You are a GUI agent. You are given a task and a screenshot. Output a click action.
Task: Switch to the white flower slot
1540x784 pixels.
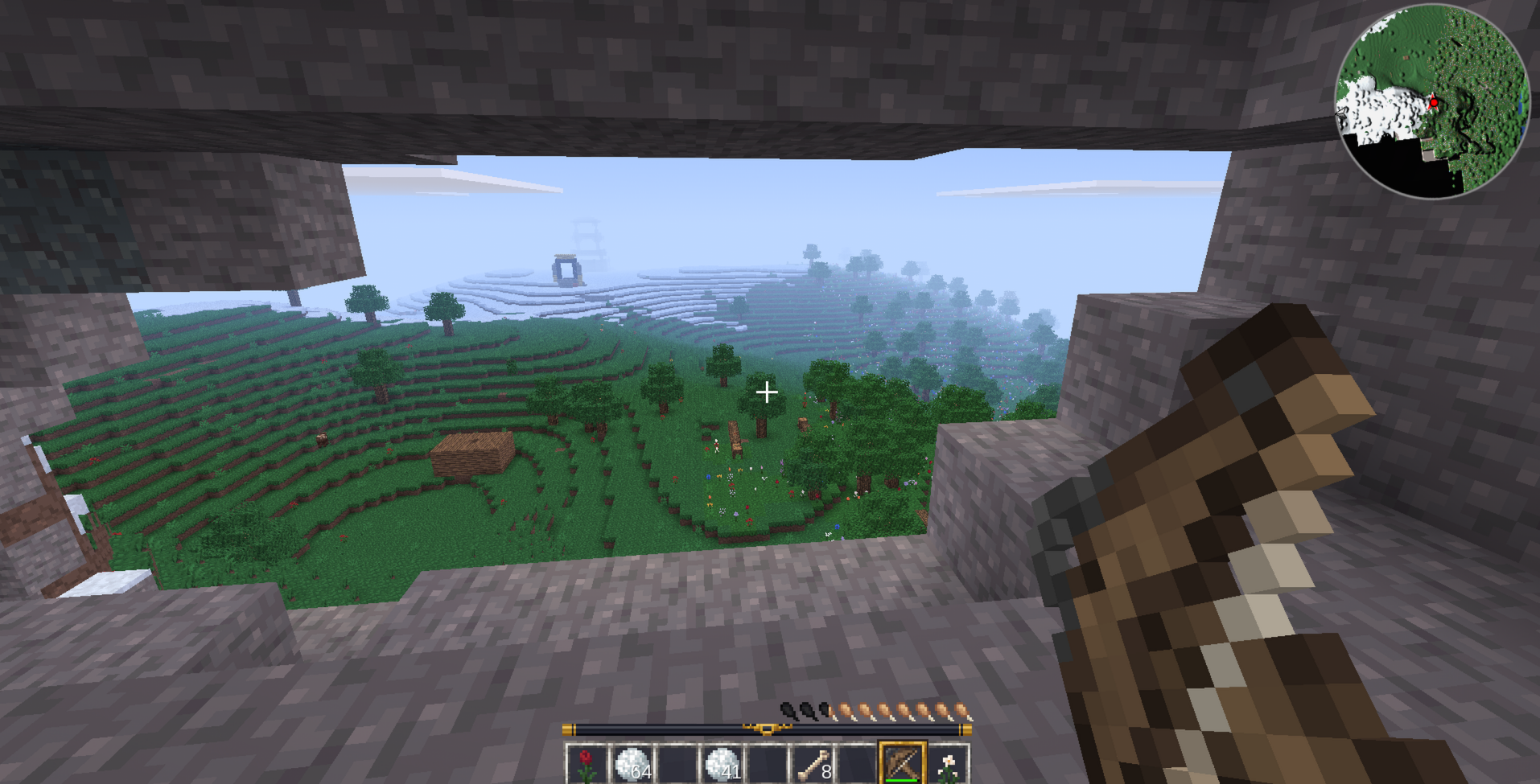coord(948,763)
